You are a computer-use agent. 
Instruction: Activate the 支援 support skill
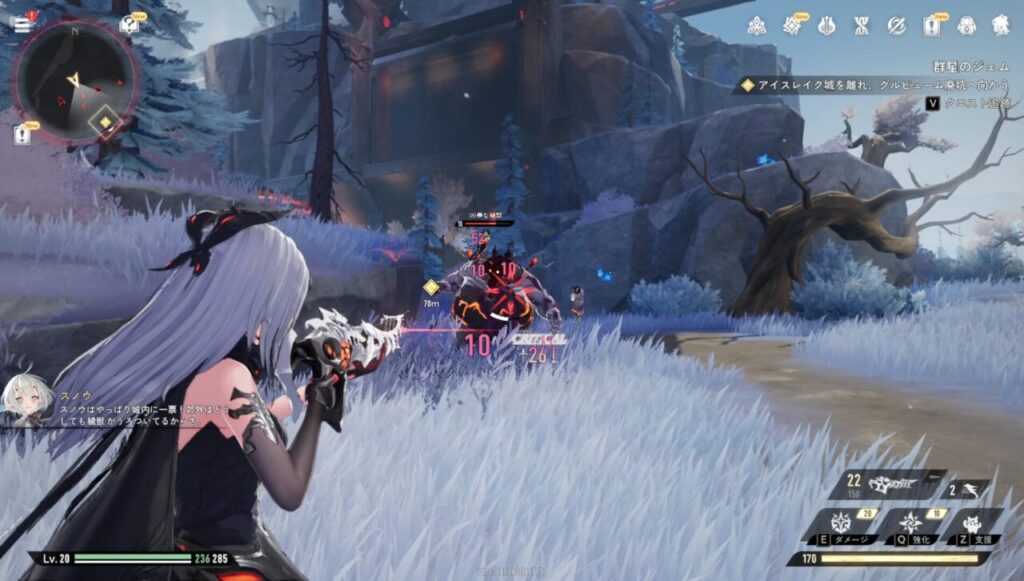coord(970,525)
